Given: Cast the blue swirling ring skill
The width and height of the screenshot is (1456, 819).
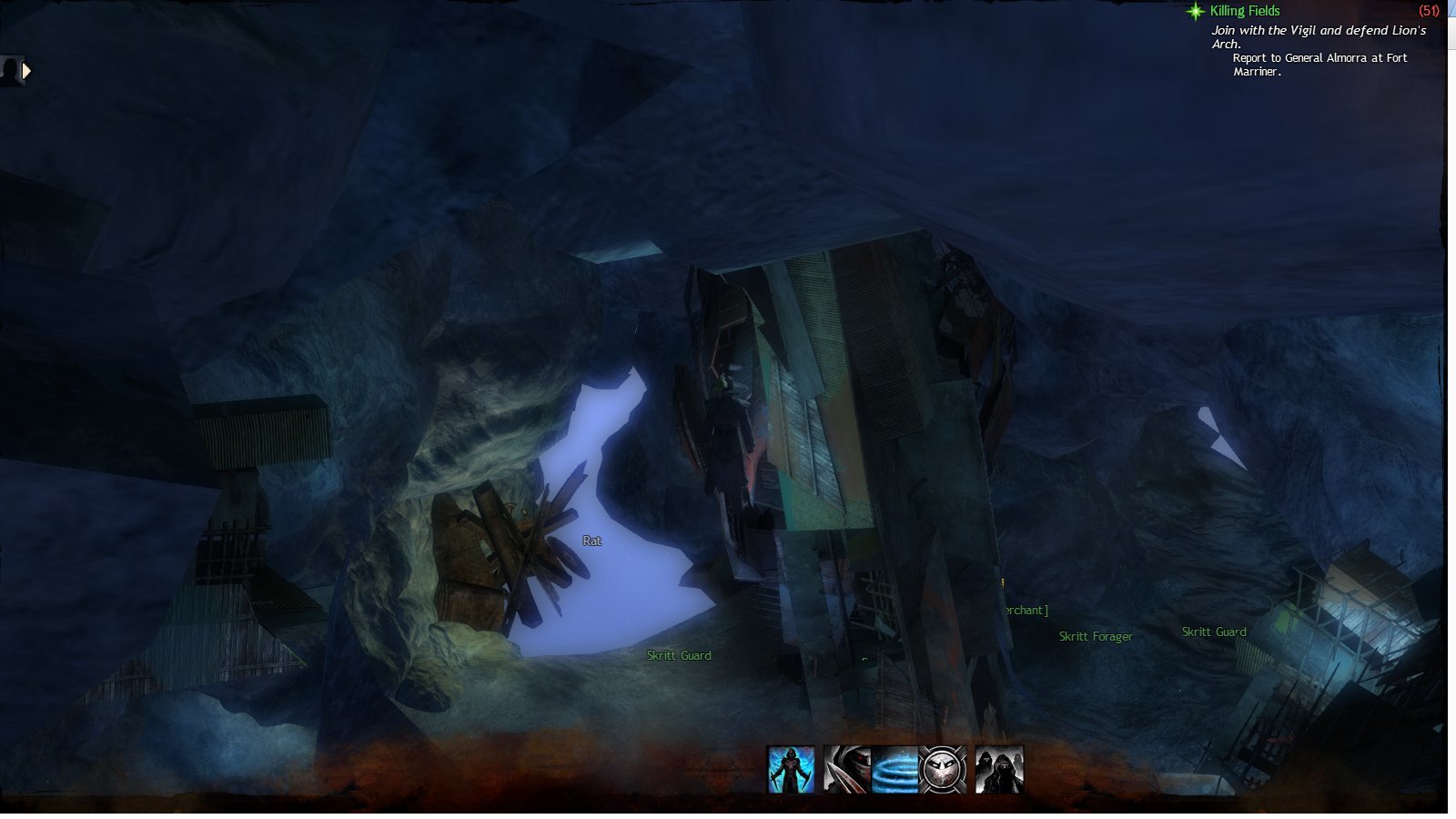Looking at the screenshot, I should (895, 770).
